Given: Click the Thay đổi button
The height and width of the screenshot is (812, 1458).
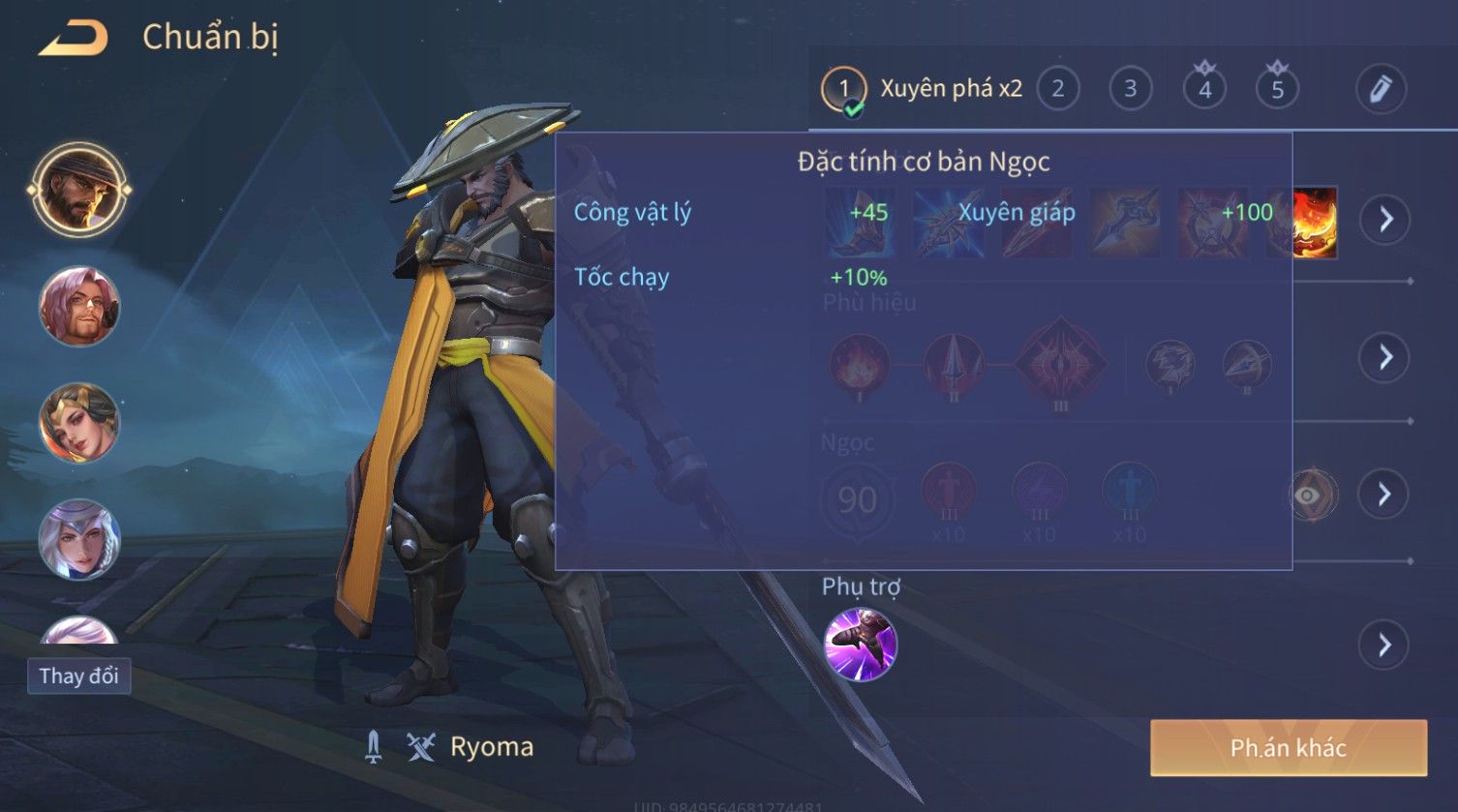Looking at the screenshot, I should click(78, 676).
